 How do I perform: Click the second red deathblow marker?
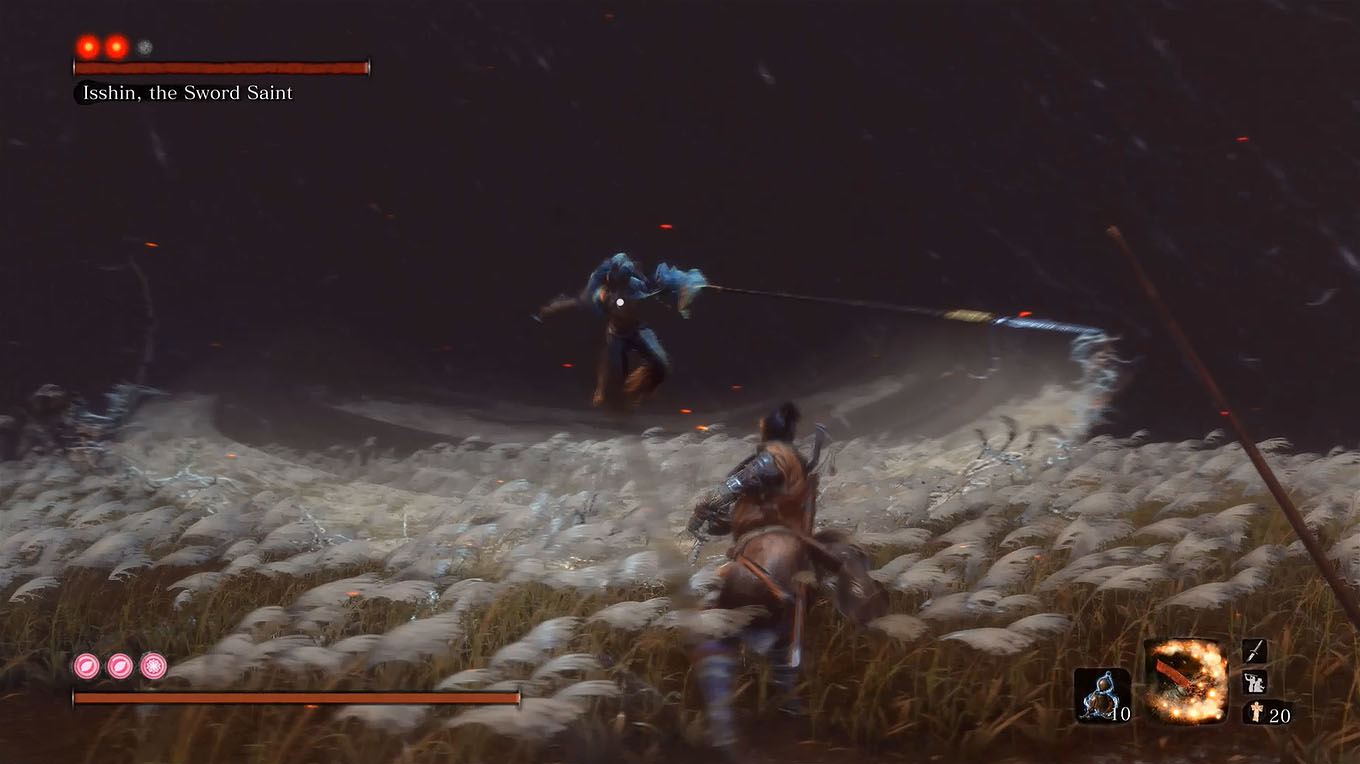click(116, 44)
